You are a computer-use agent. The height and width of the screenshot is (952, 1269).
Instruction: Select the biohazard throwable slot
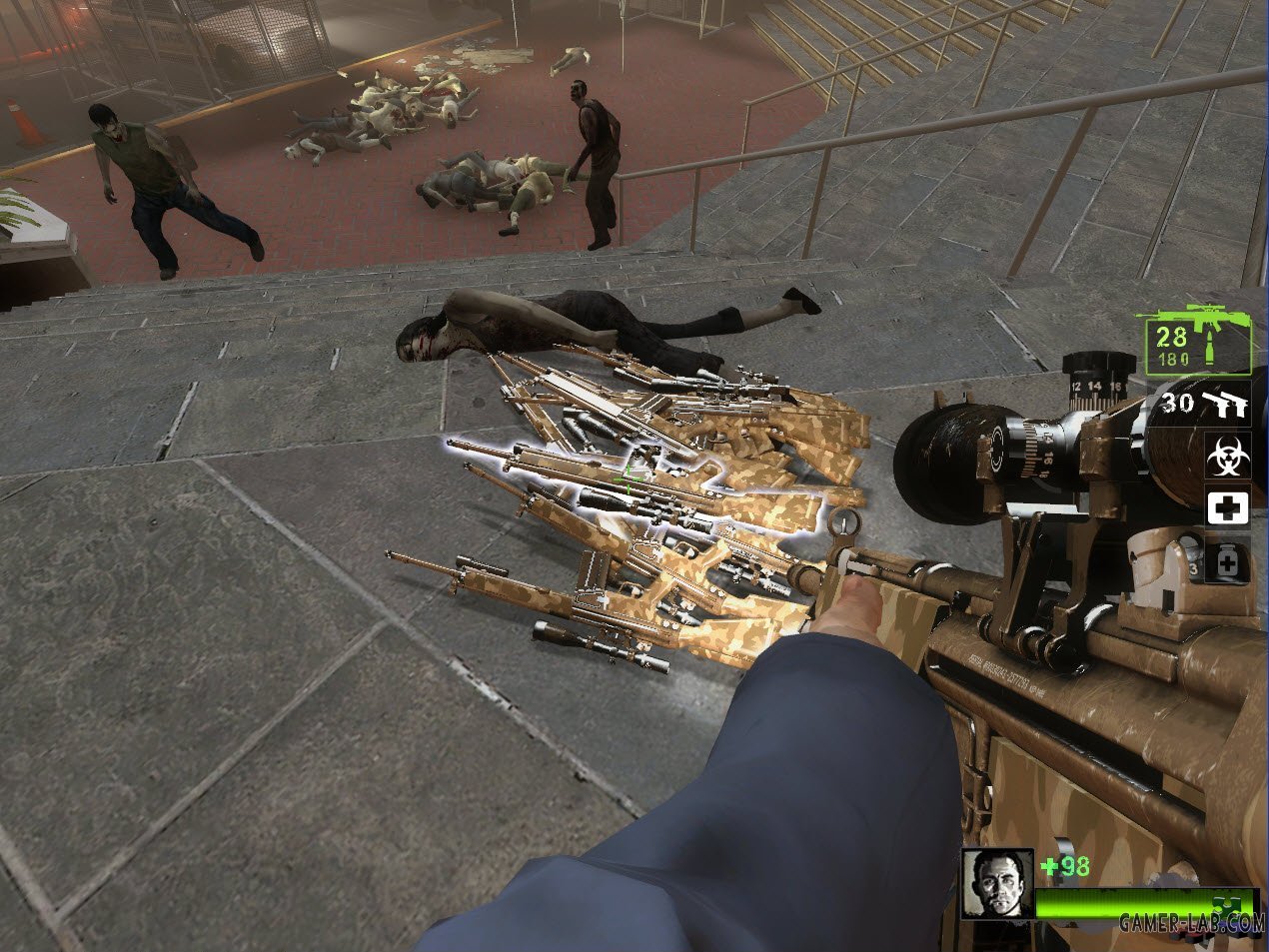1228,458
